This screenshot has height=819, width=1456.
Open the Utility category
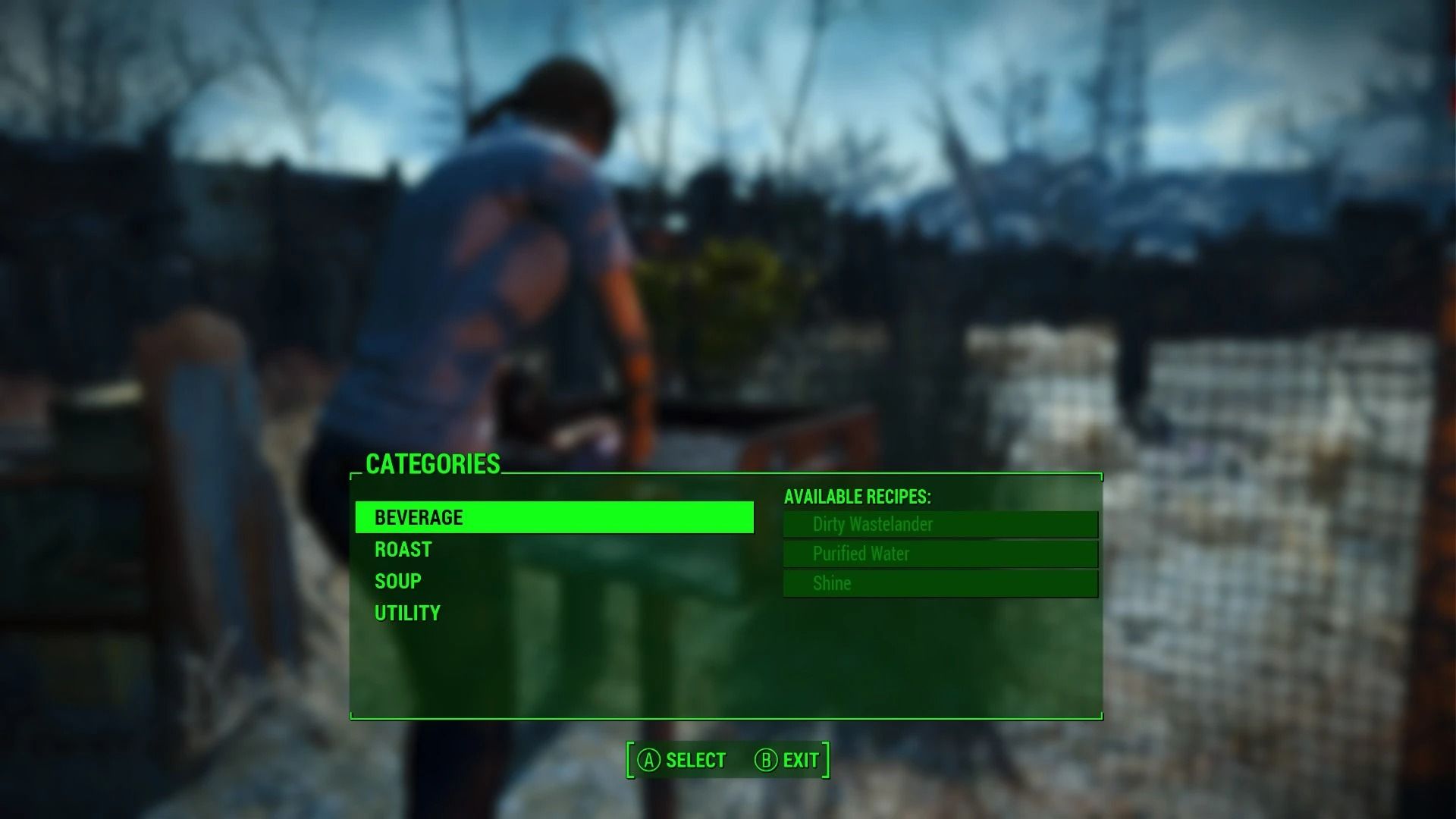point(406,612)
